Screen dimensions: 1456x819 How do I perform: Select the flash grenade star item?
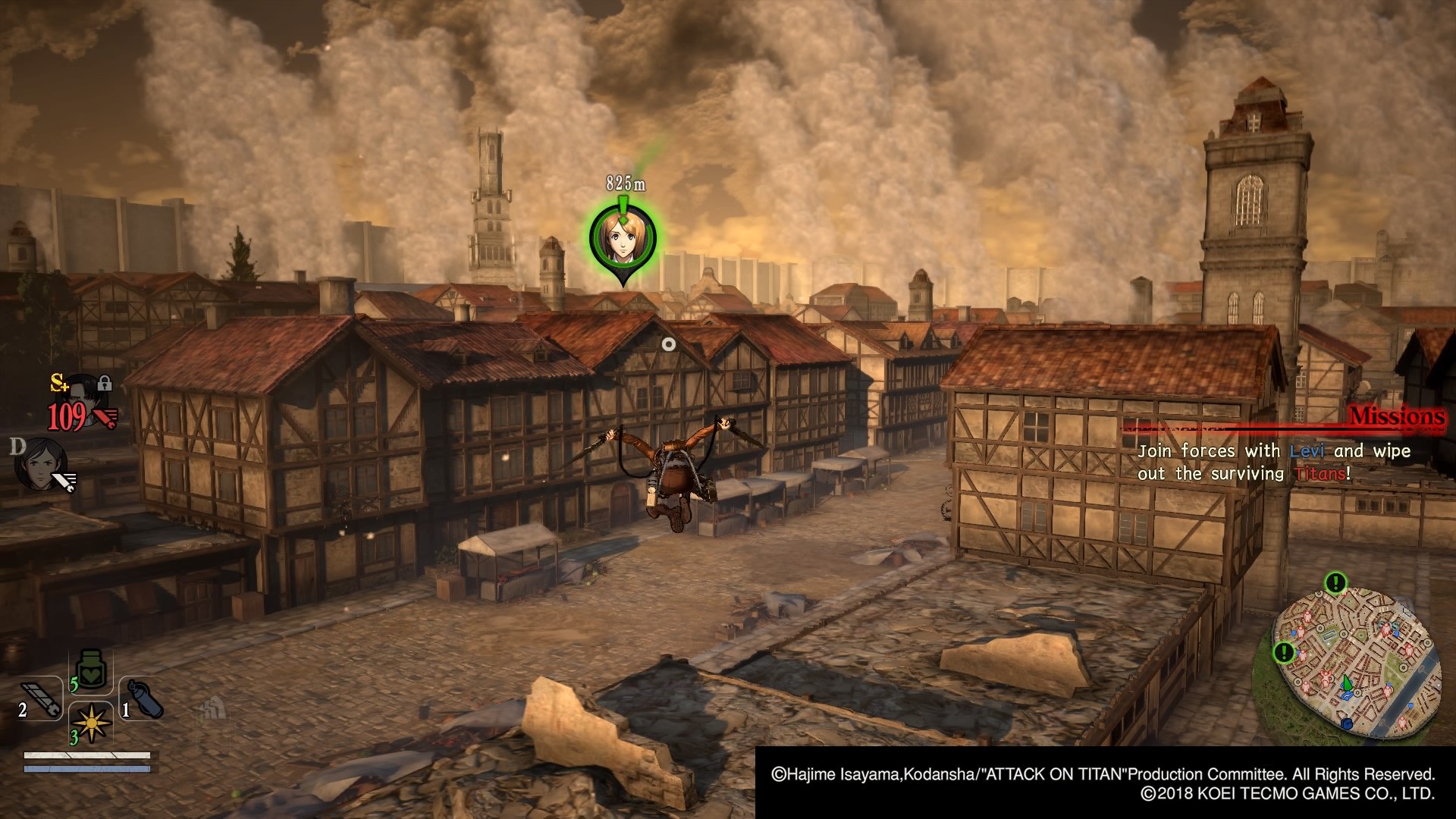[92, 723]
